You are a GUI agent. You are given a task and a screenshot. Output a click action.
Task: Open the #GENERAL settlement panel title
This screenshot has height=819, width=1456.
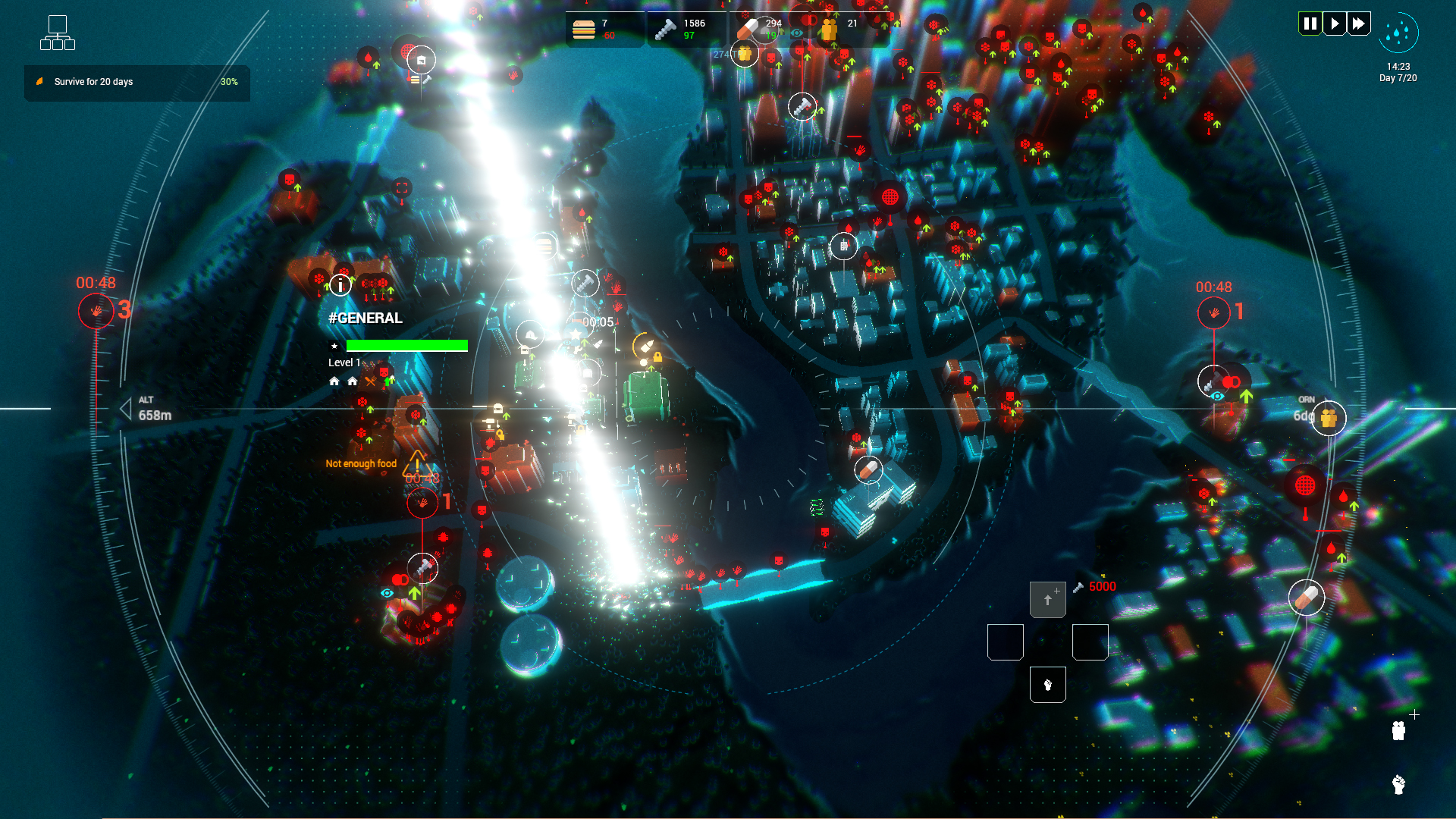365,318
